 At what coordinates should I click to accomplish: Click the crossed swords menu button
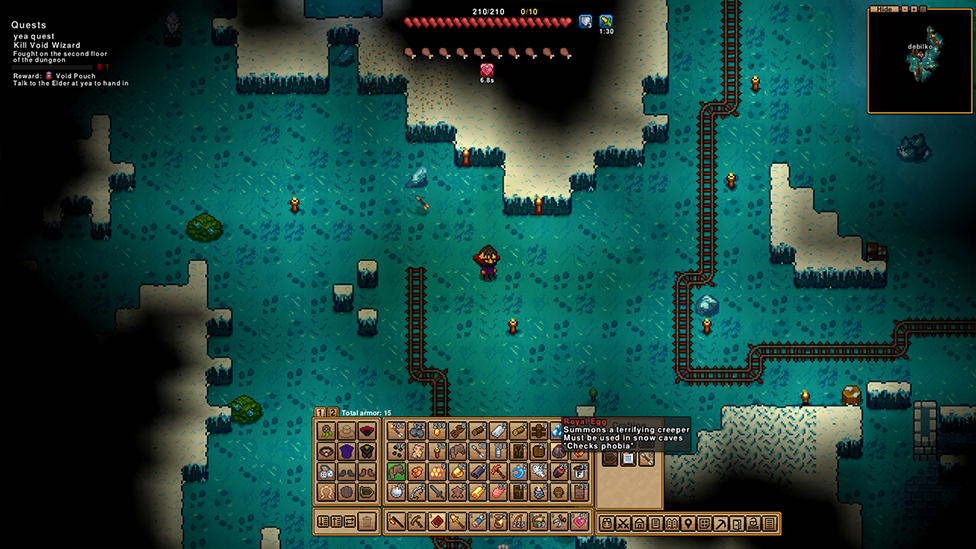pos(623,523)
